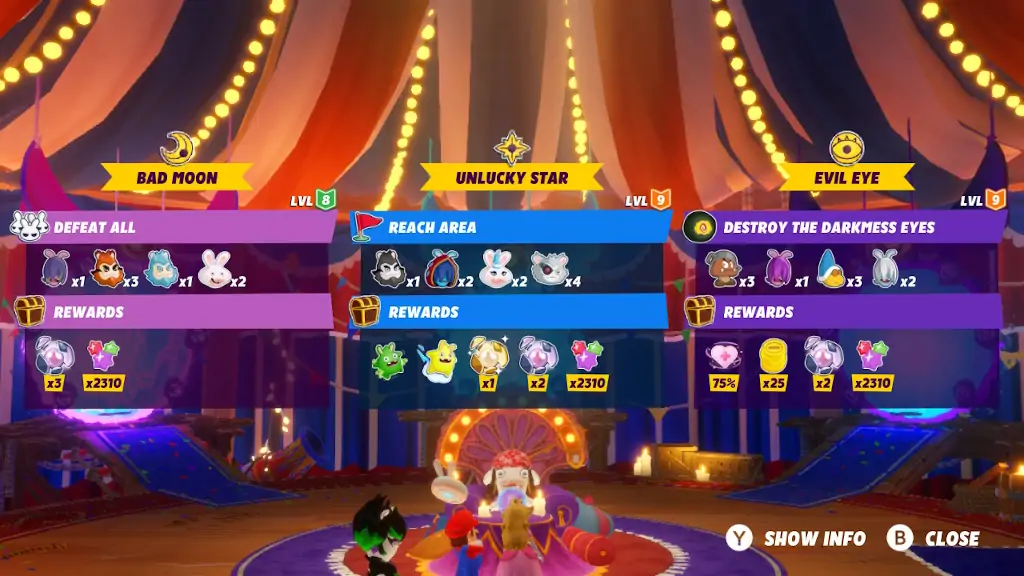
Task: Pick the Evil Eye challenge
Action: tap(846, 178)
